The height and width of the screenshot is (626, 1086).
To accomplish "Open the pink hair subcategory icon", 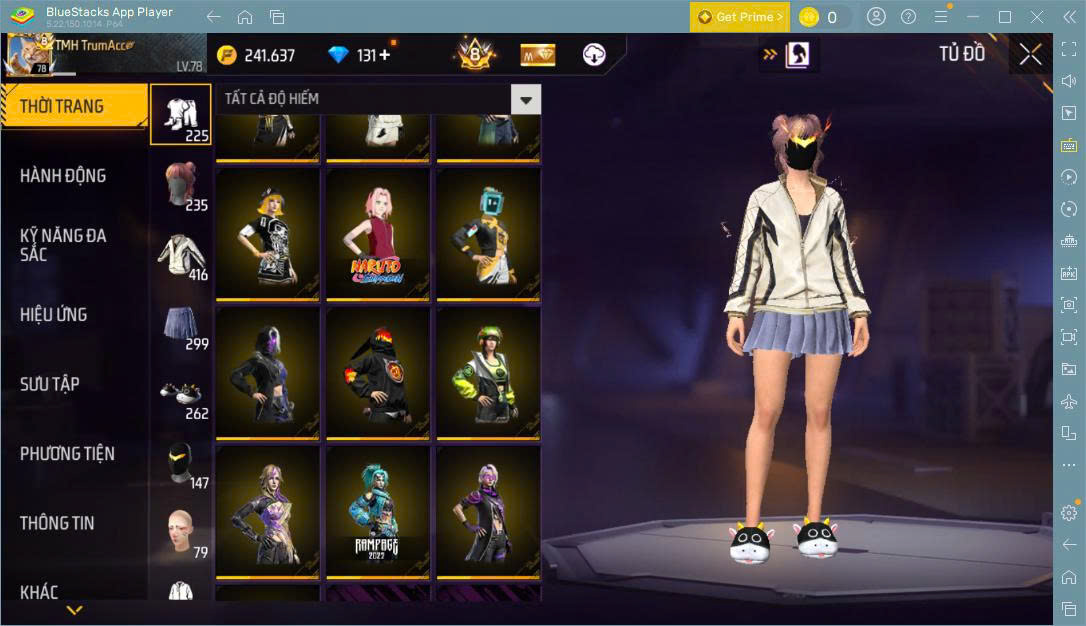I will [x=181, y=184].
